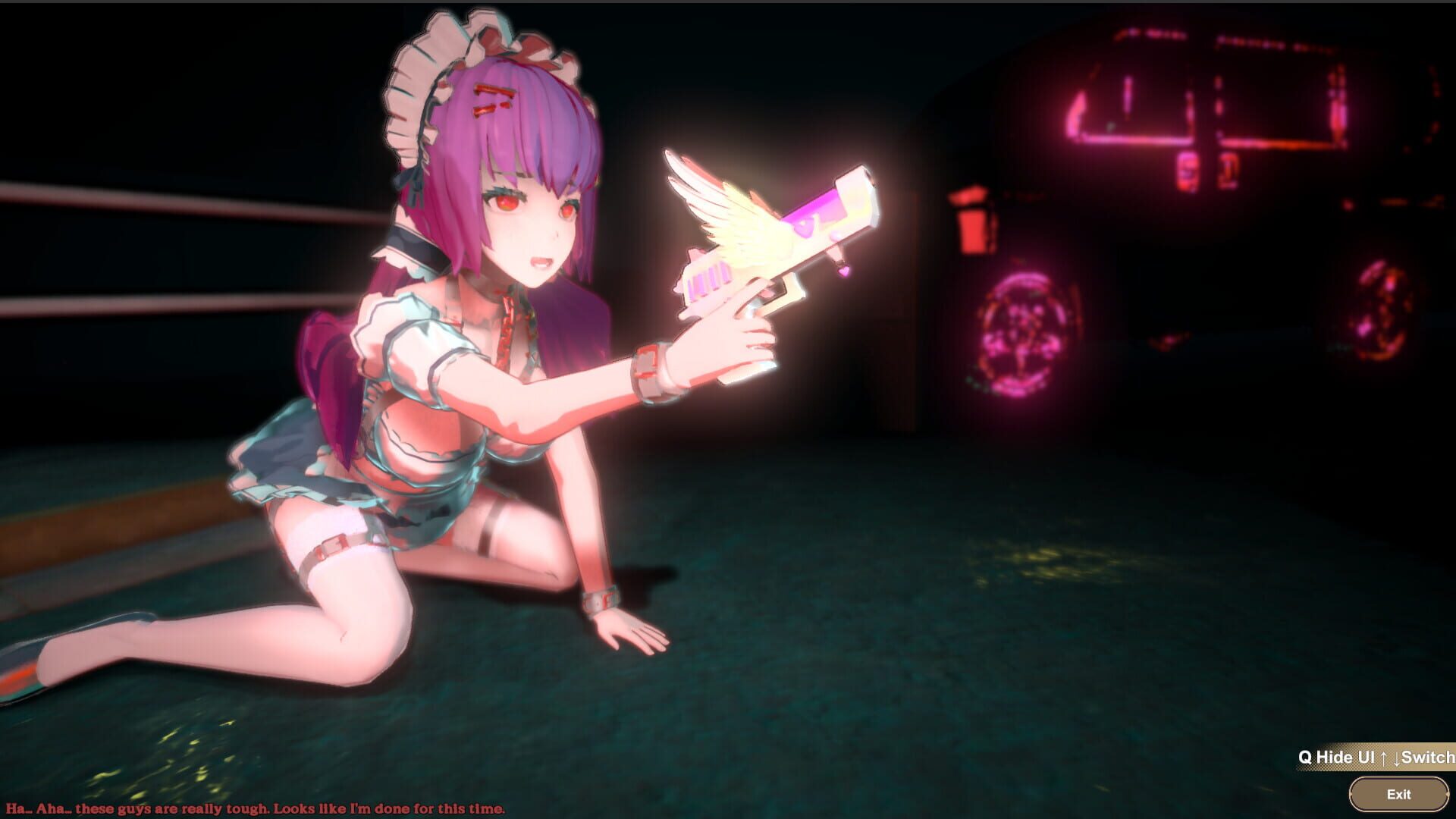Click the down arrow in the Switch hint
The image size is (1456, 819).
[x=1396, y=759]
